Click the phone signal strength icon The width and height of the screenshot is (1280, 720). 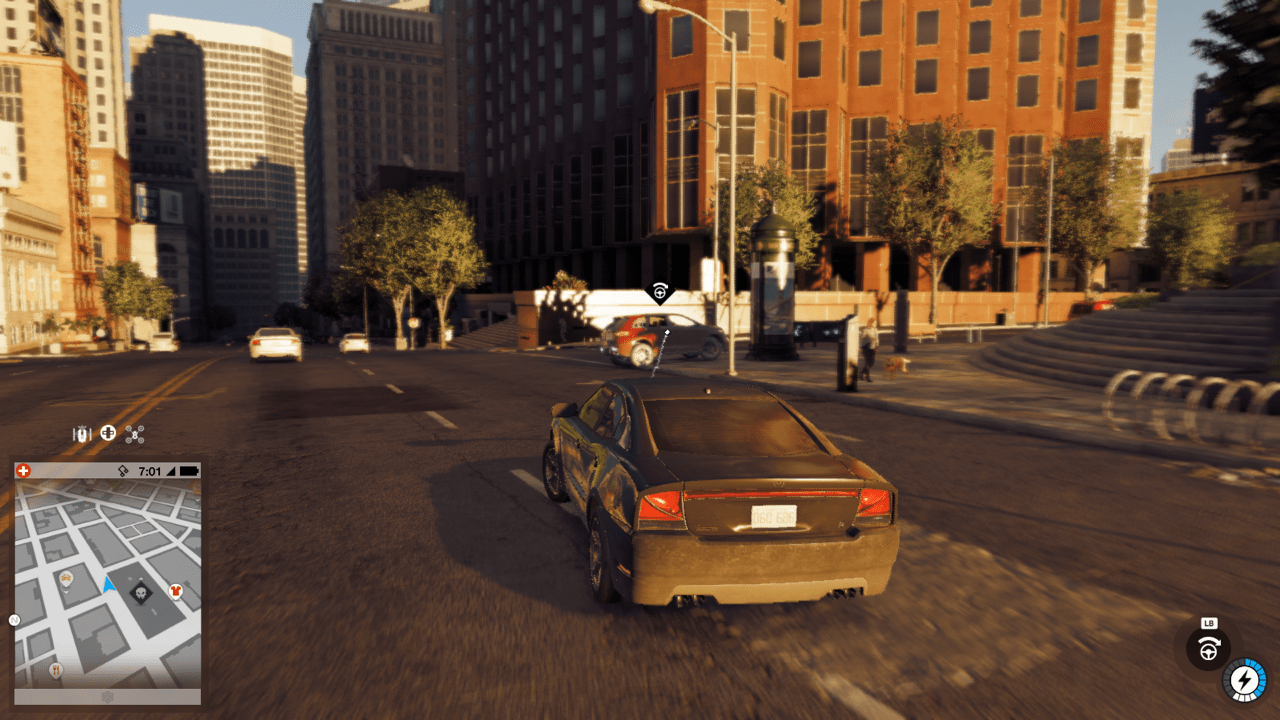tap(171, 471)
